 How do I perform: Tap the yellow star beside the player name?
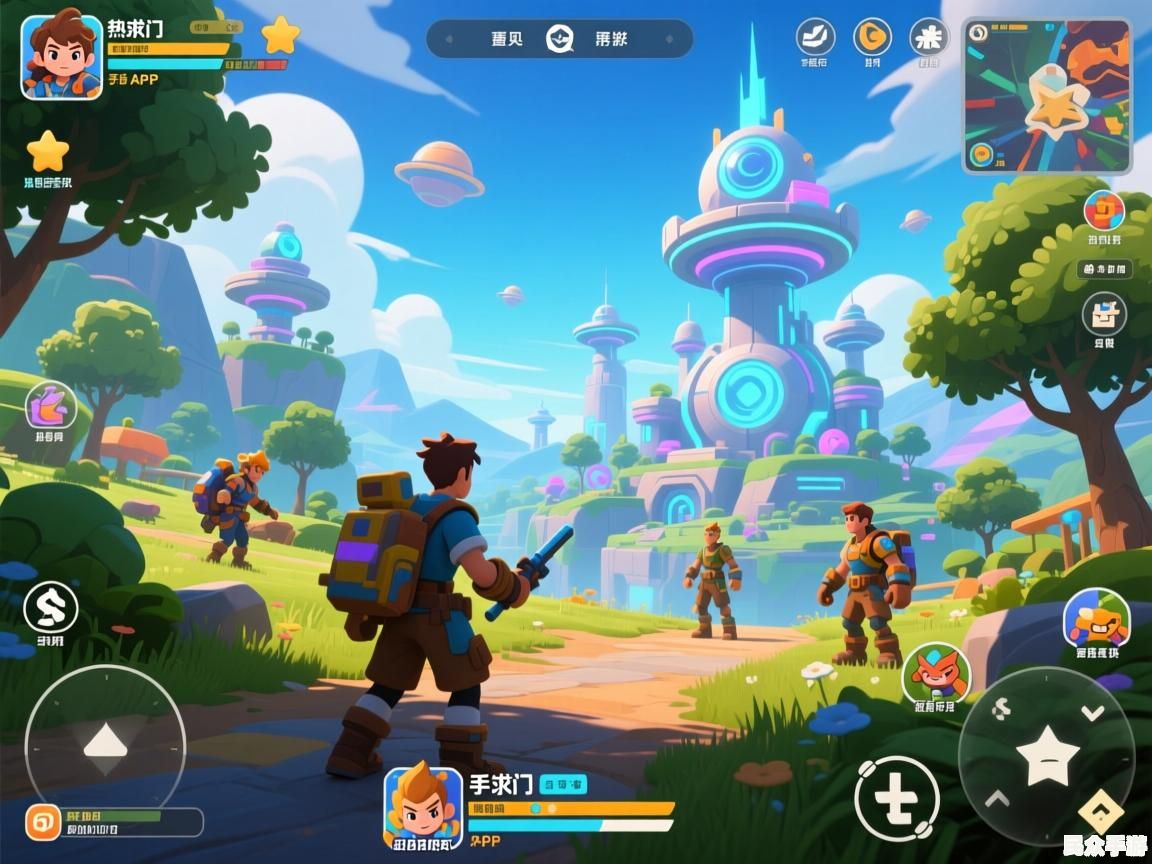[x=280, y=35]
